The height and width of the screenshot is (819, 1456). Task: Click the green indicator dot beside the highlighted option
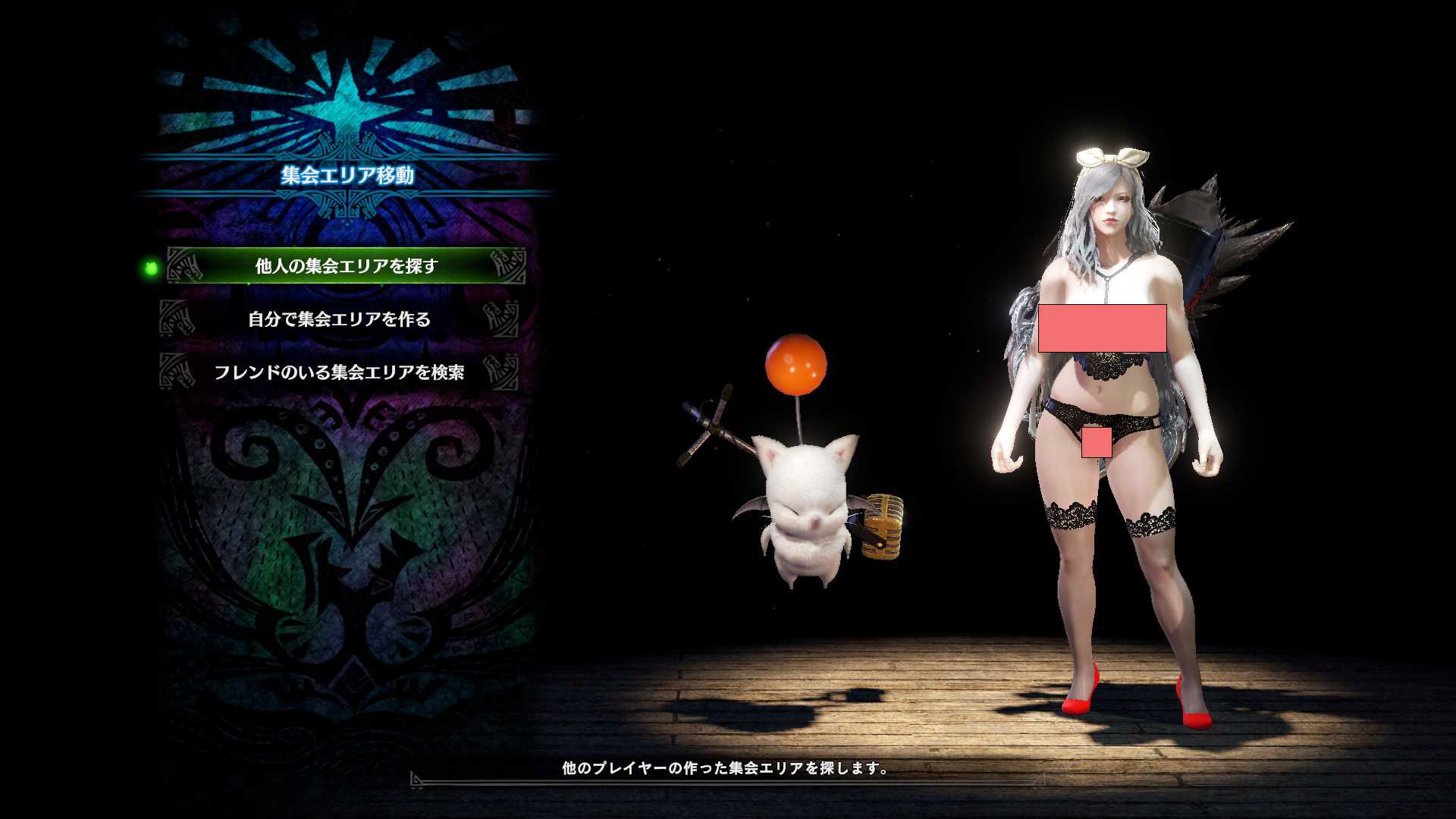(150, 268)
